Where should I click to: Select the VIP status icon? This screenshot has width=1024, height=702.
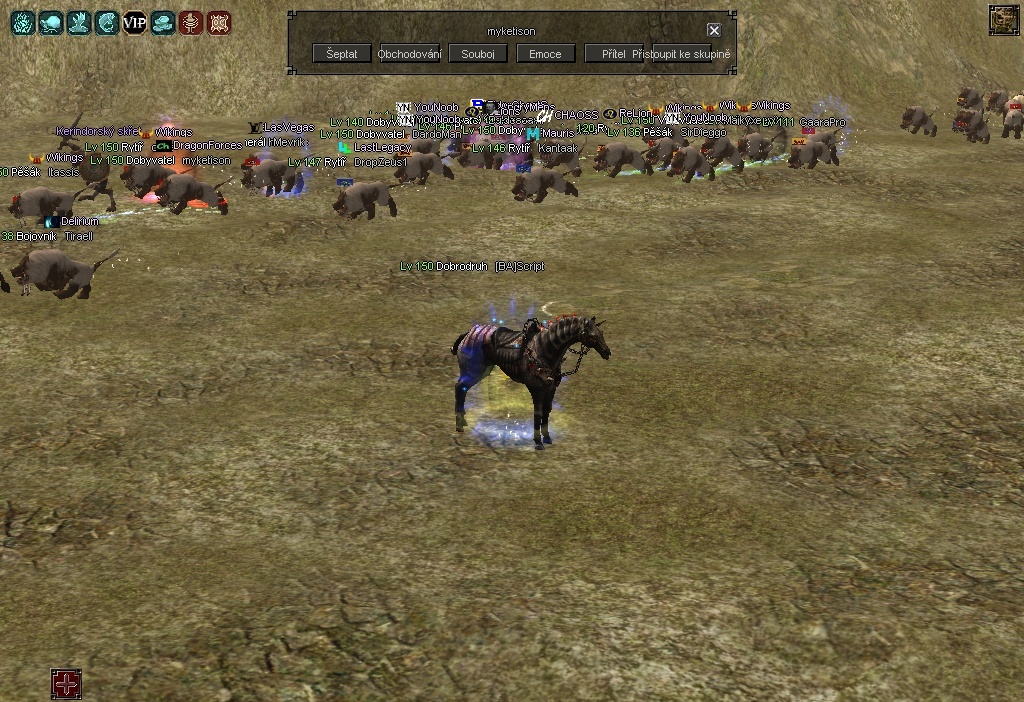134,23
